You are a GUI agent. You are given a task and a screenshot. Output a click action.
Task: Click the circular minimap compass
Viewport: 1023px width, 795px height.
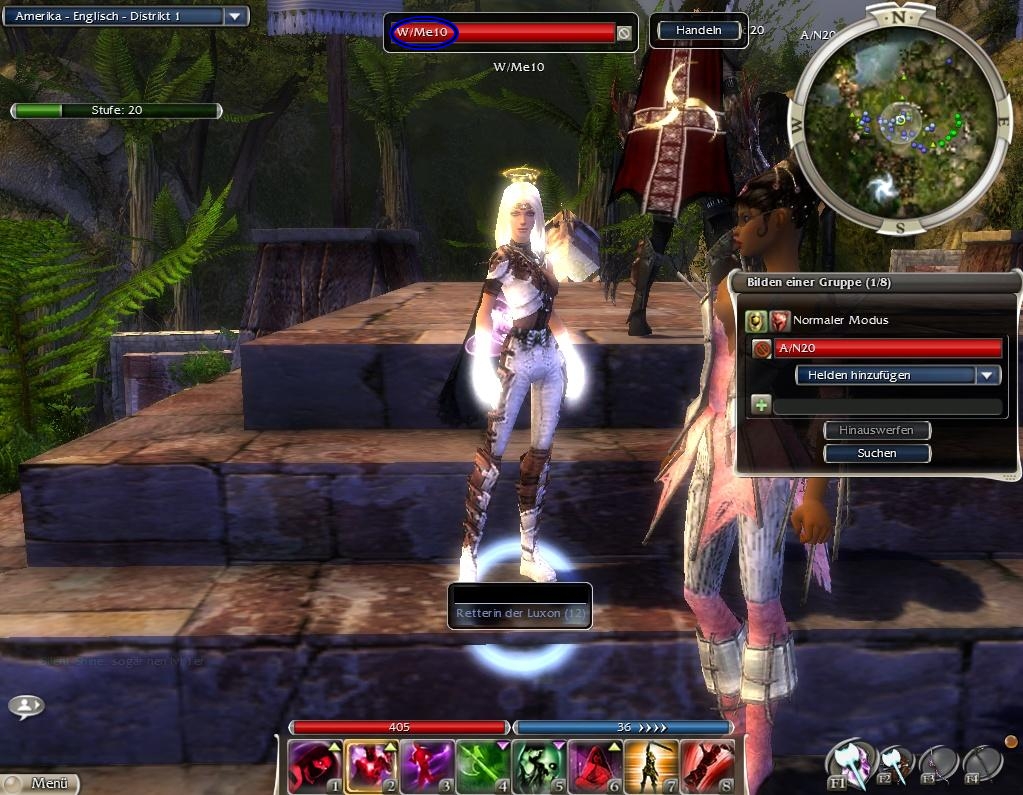tap(900, 120)
